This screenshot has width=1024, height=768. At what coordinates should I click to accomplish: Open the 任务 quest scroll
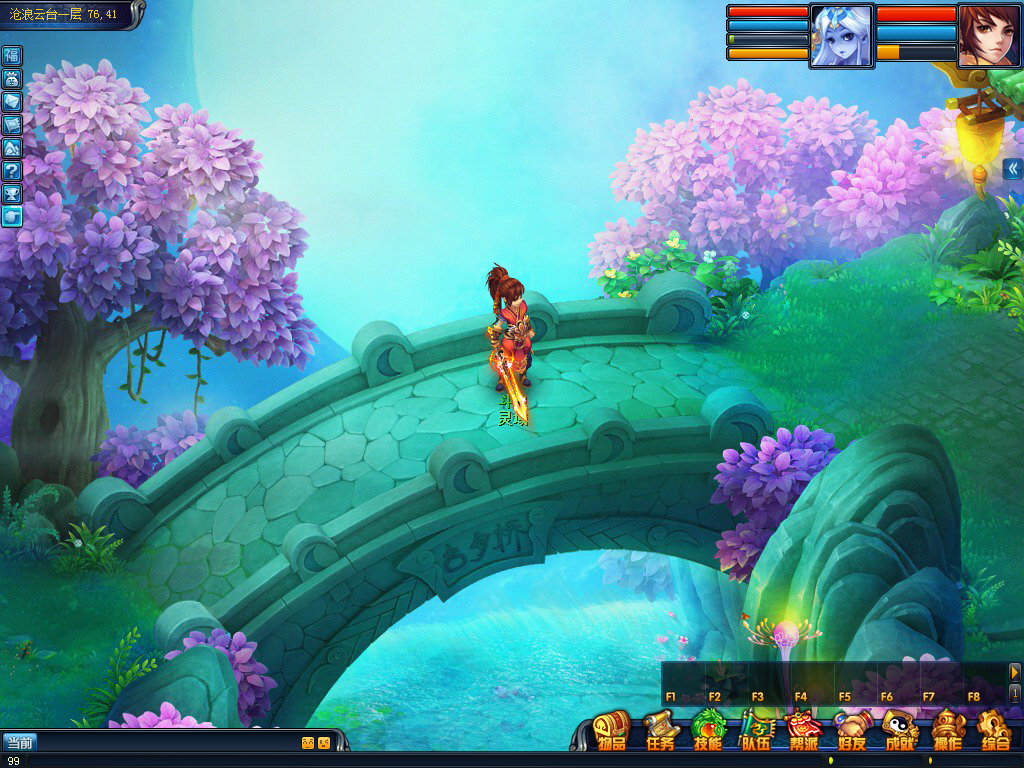(660, 730)
